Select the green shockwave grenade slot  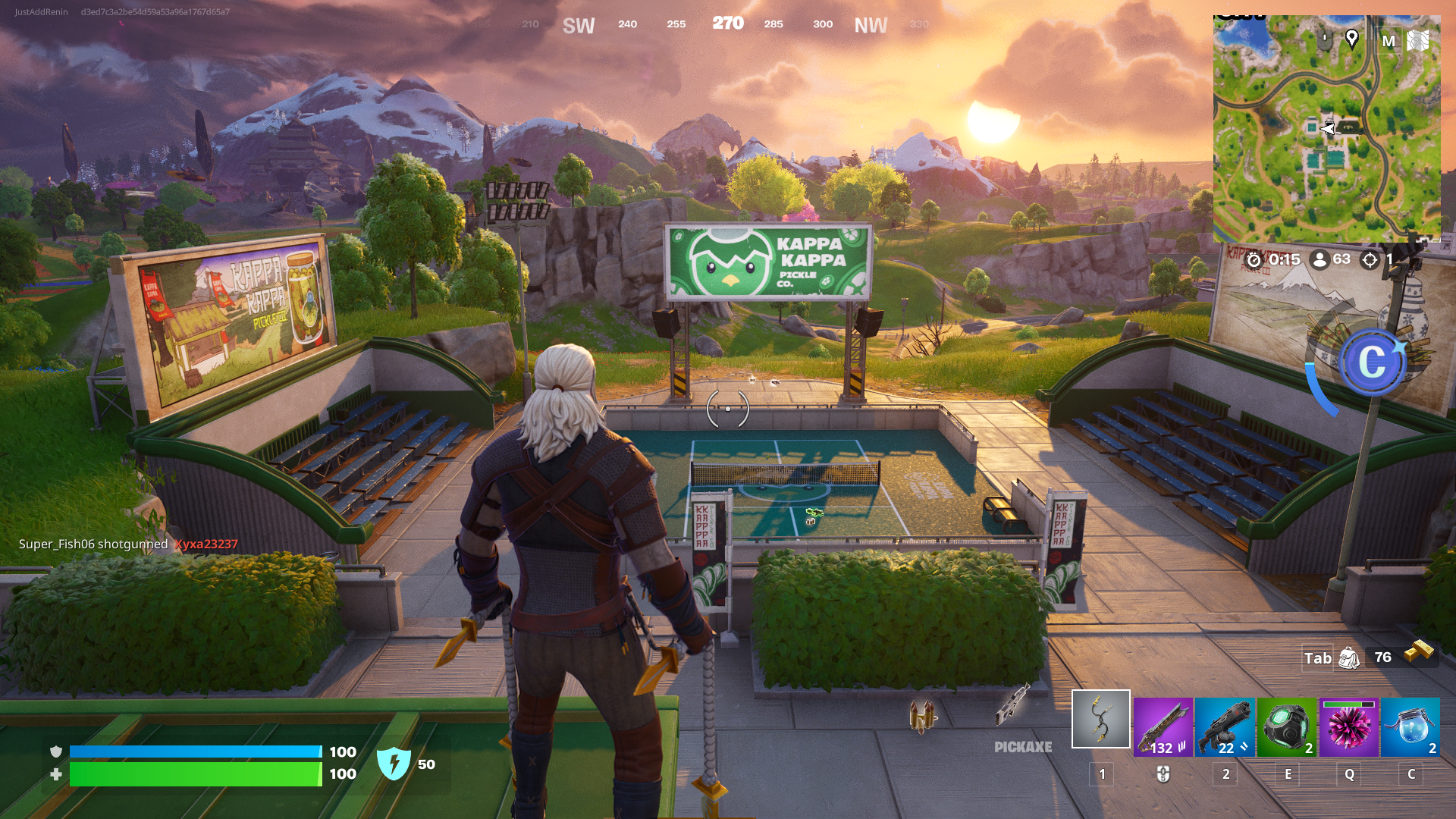1288,726
